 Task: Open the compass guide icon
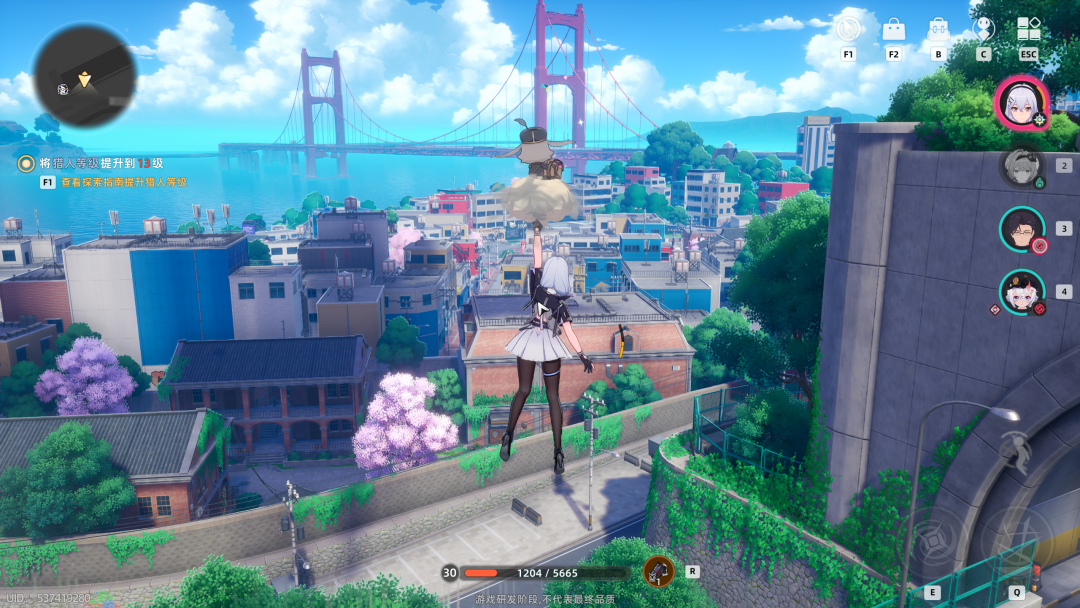coord(848,30)
